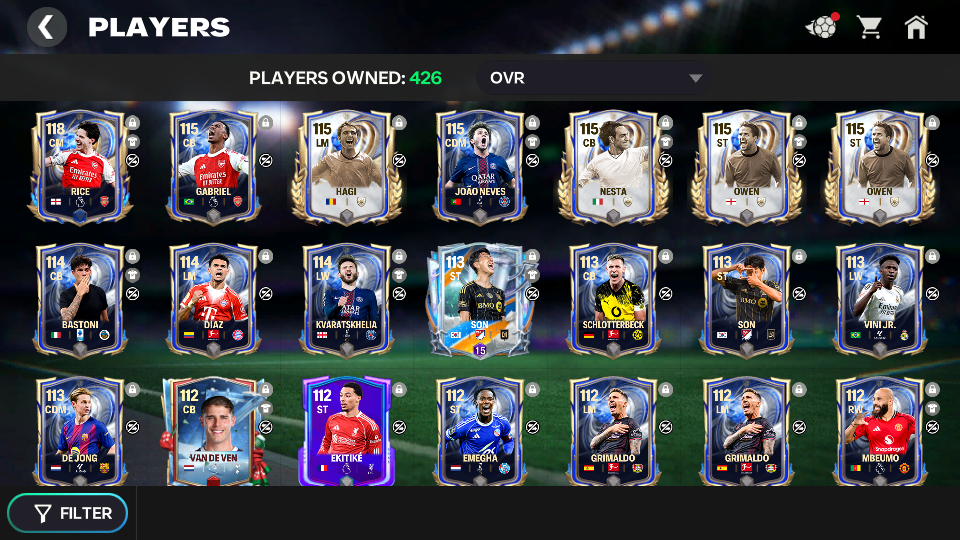Select the 118 CM Rice card
This screenshot has width=960, height=540.
pyautogui.click(x=80, y=165)
